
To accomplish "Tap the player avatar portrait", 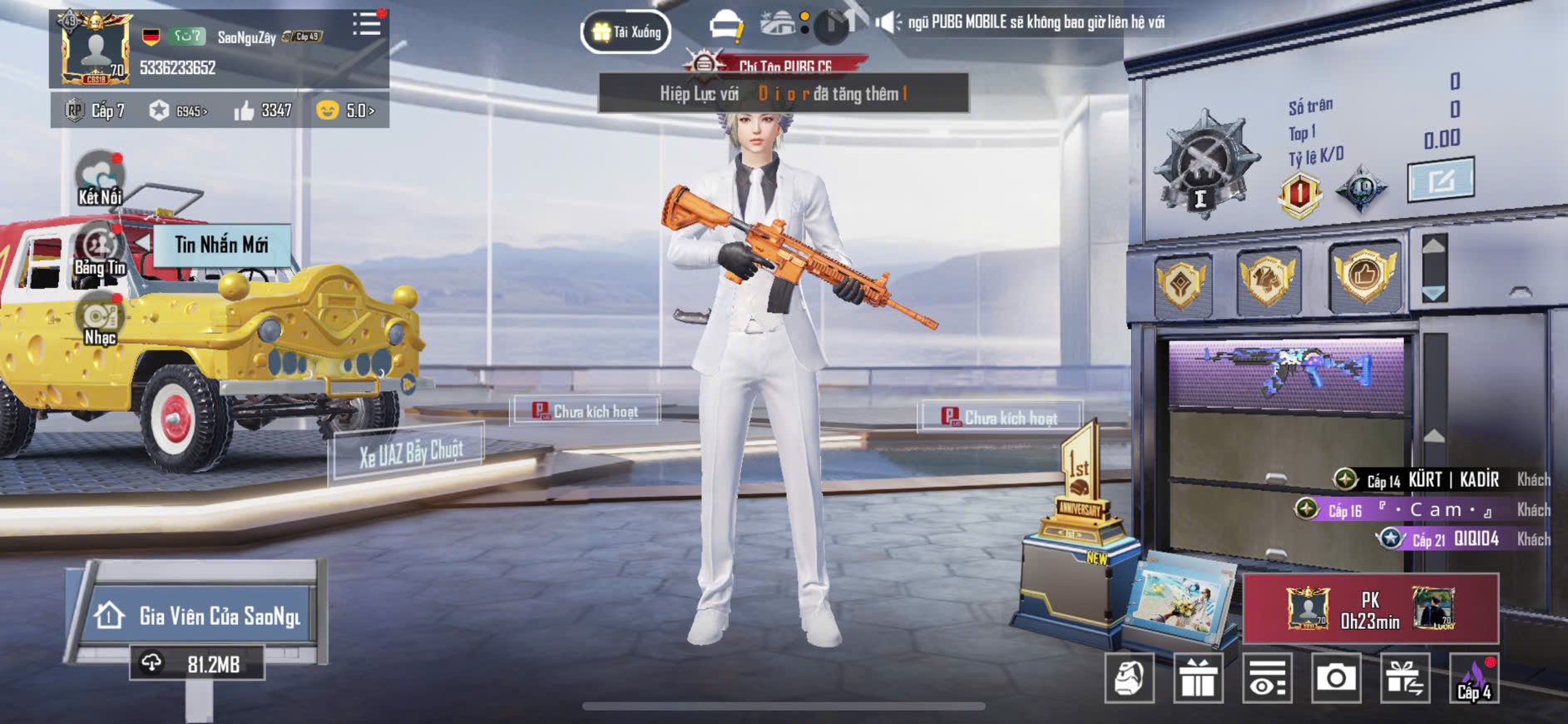I will point(96,49).
